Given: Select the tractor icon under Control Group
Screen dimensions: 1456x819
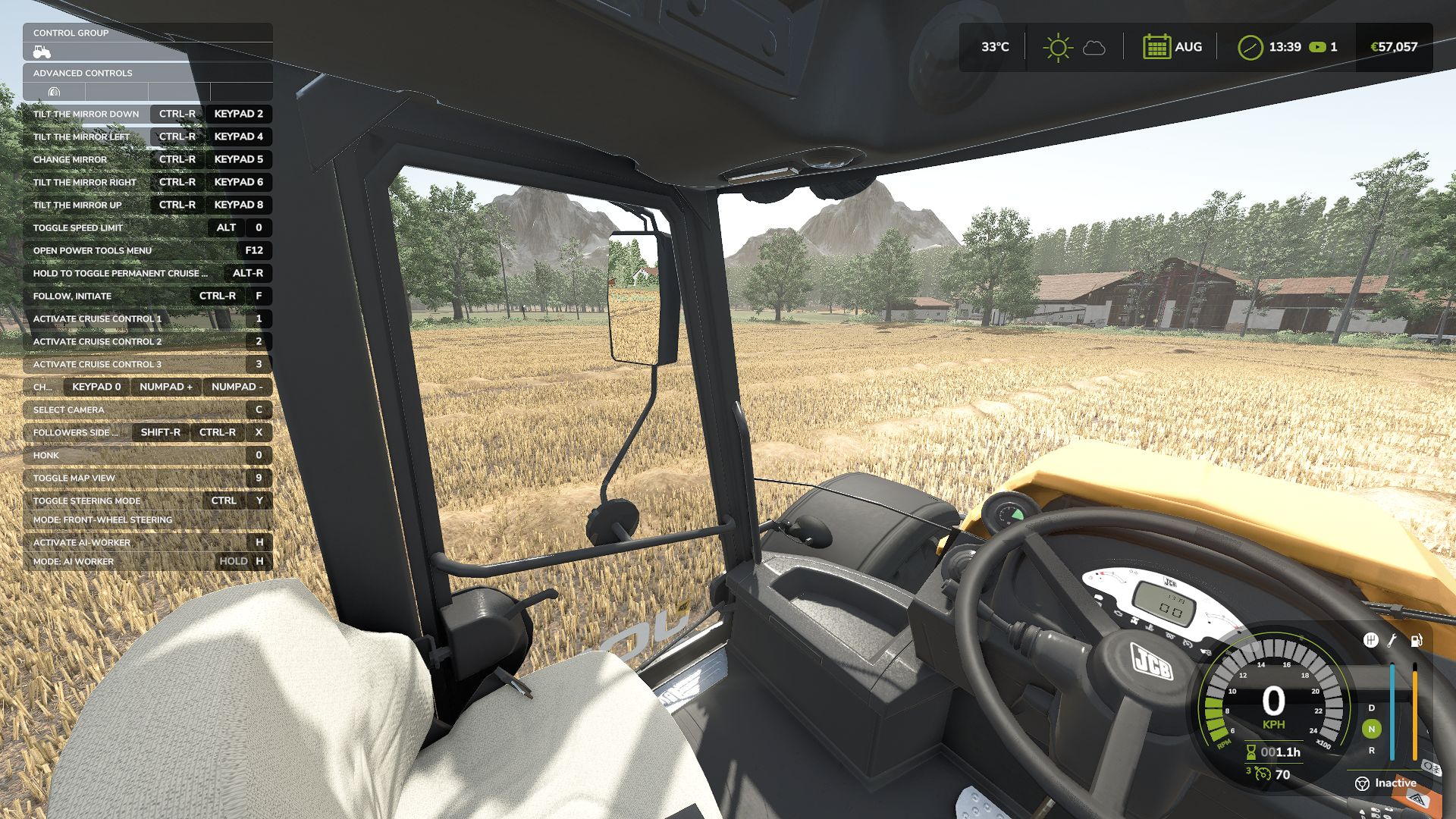Looking at the screenshot, I should tap(42, 52).
